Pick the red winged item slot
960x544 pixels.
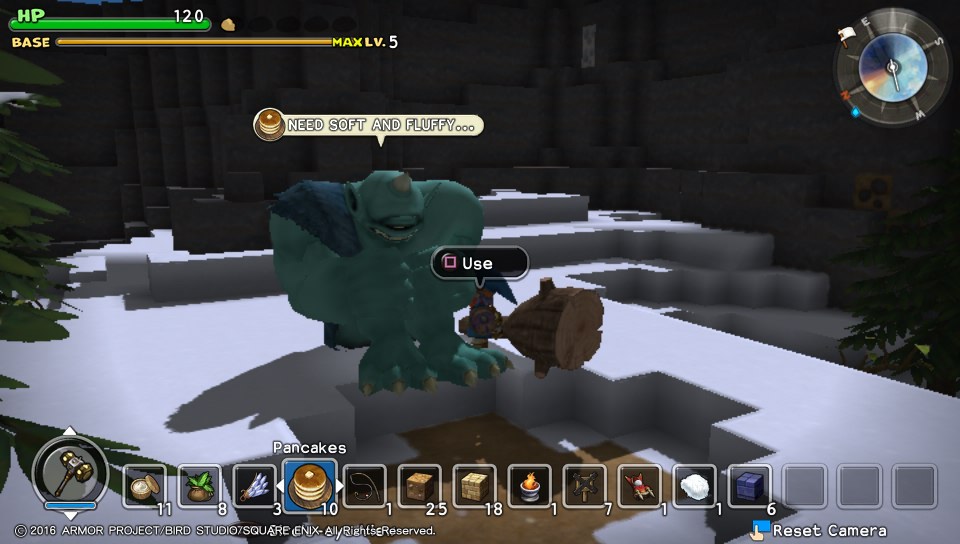pos(639,486)
